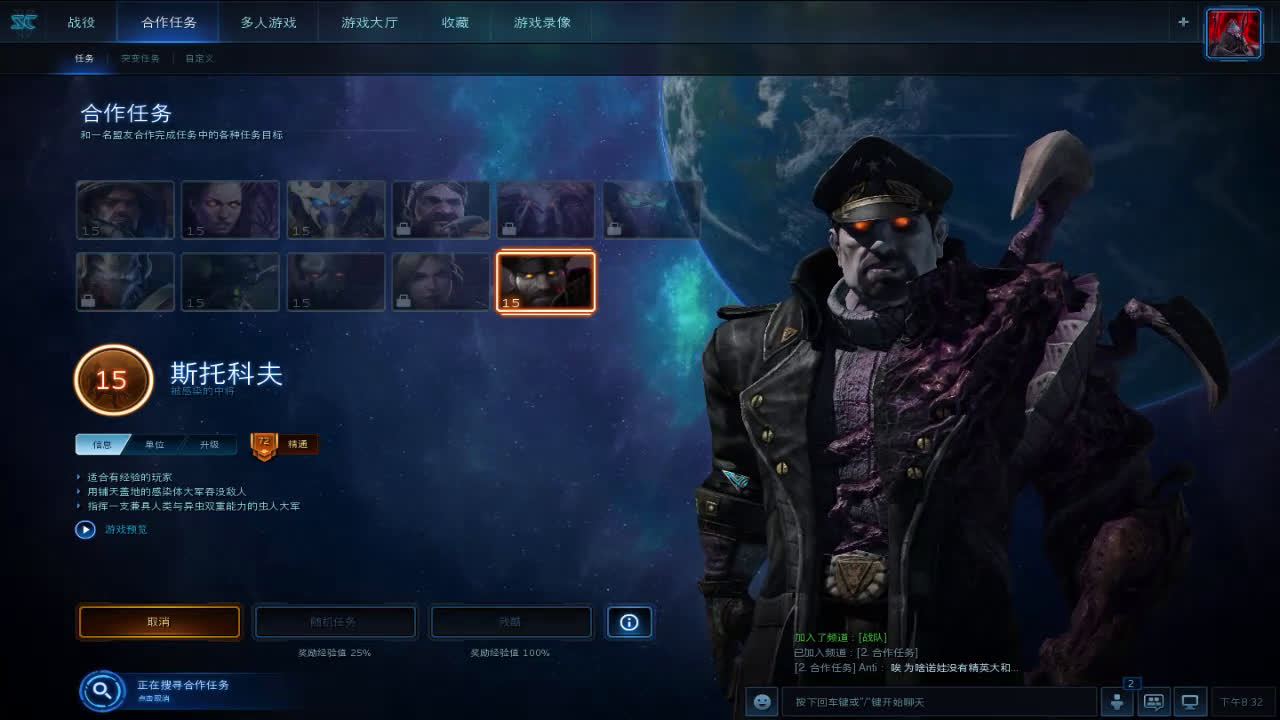This screenshot has height=720, width=1280.
Task: Open the chat channels panel
Action: pyautogui.click(x=1152, y=701)
